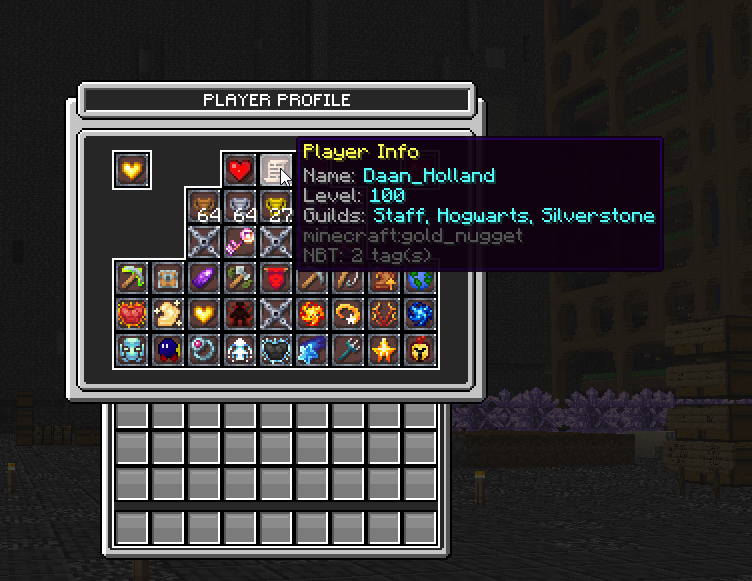Select the teal trident icon

[346, 350]
